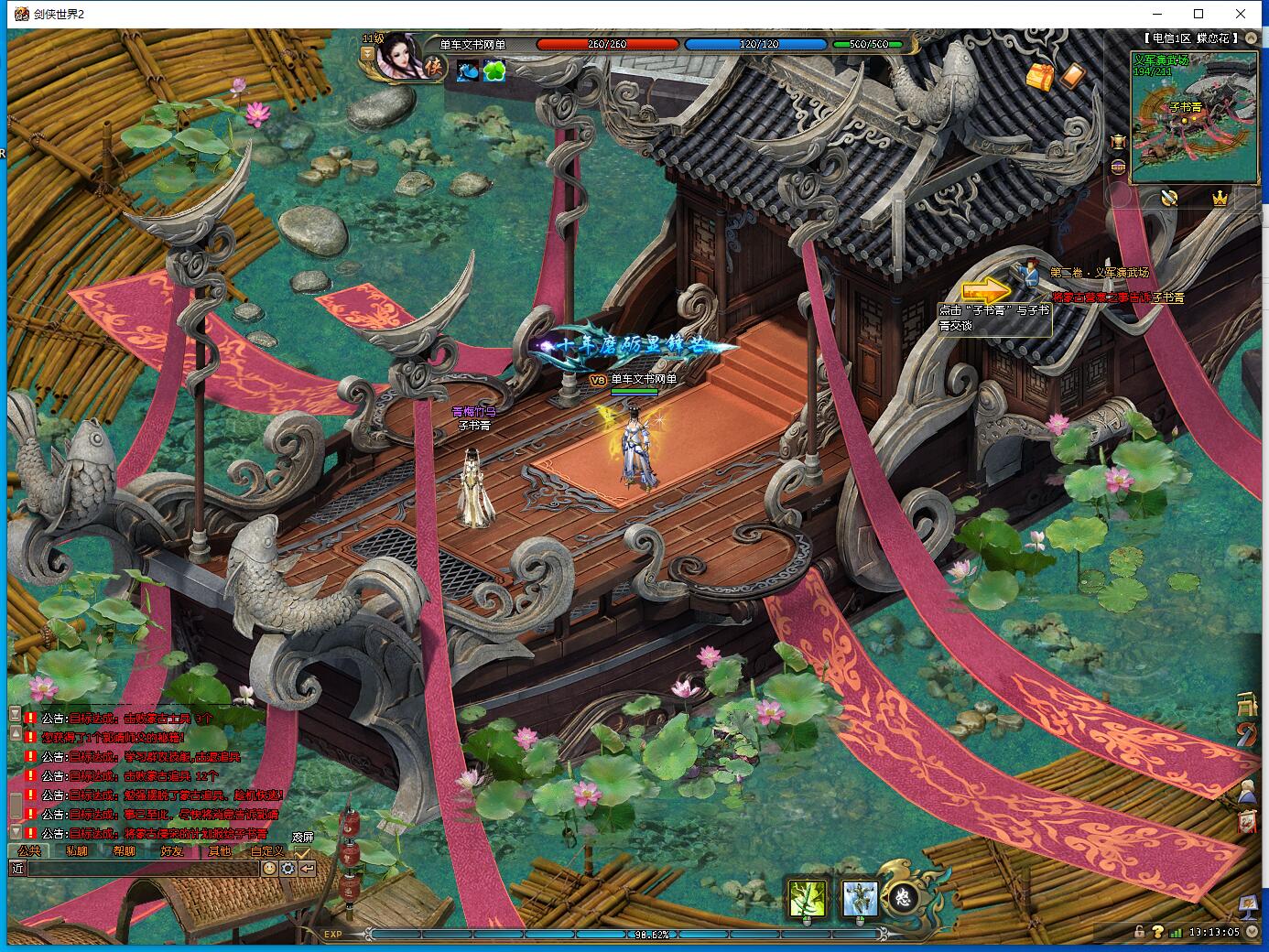This screenshot has height=952, width=1269.
Task: Switch to the 其他 chat tab
Action: click(x=220, y=850)
